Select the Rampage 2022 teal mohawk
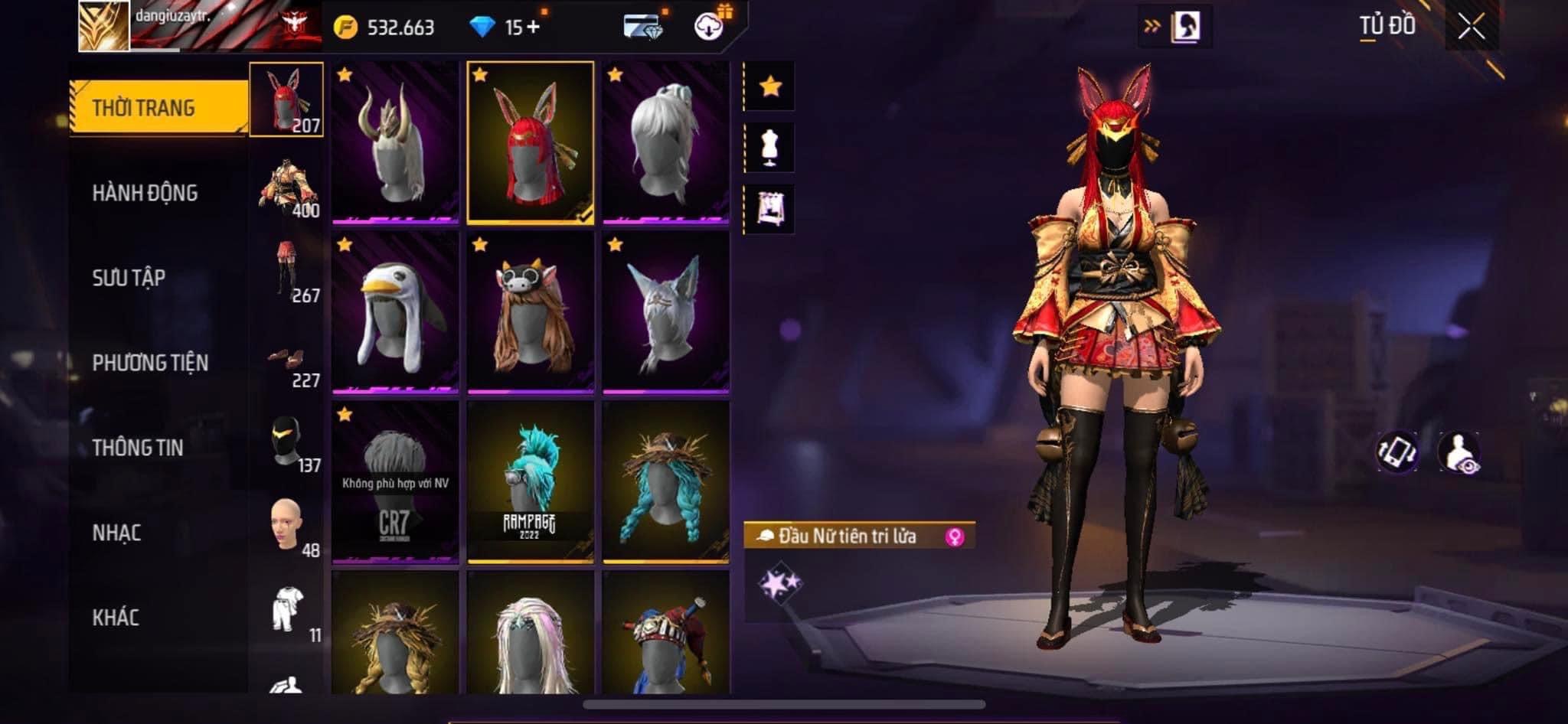Viewport: 1568px width, 724px height. (x=530, y=482)
